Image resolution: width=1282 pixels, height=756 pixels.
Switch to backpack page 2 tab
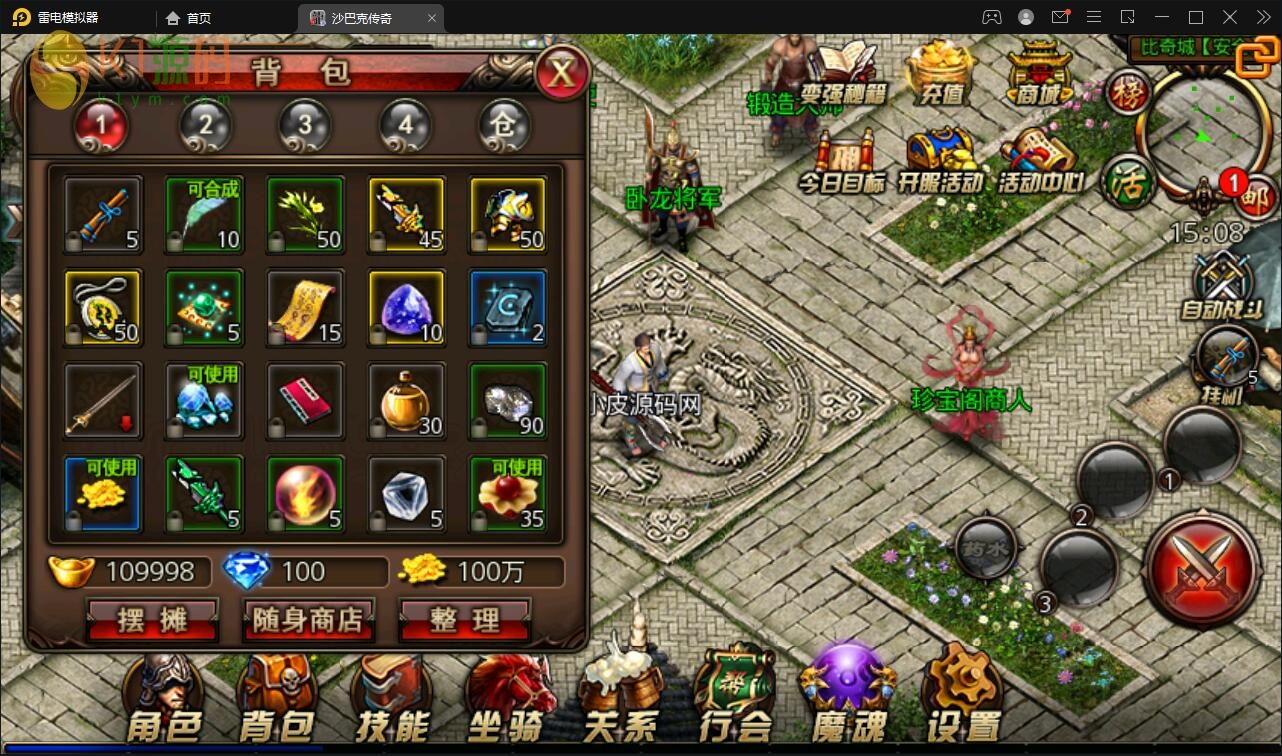point(205,125)
